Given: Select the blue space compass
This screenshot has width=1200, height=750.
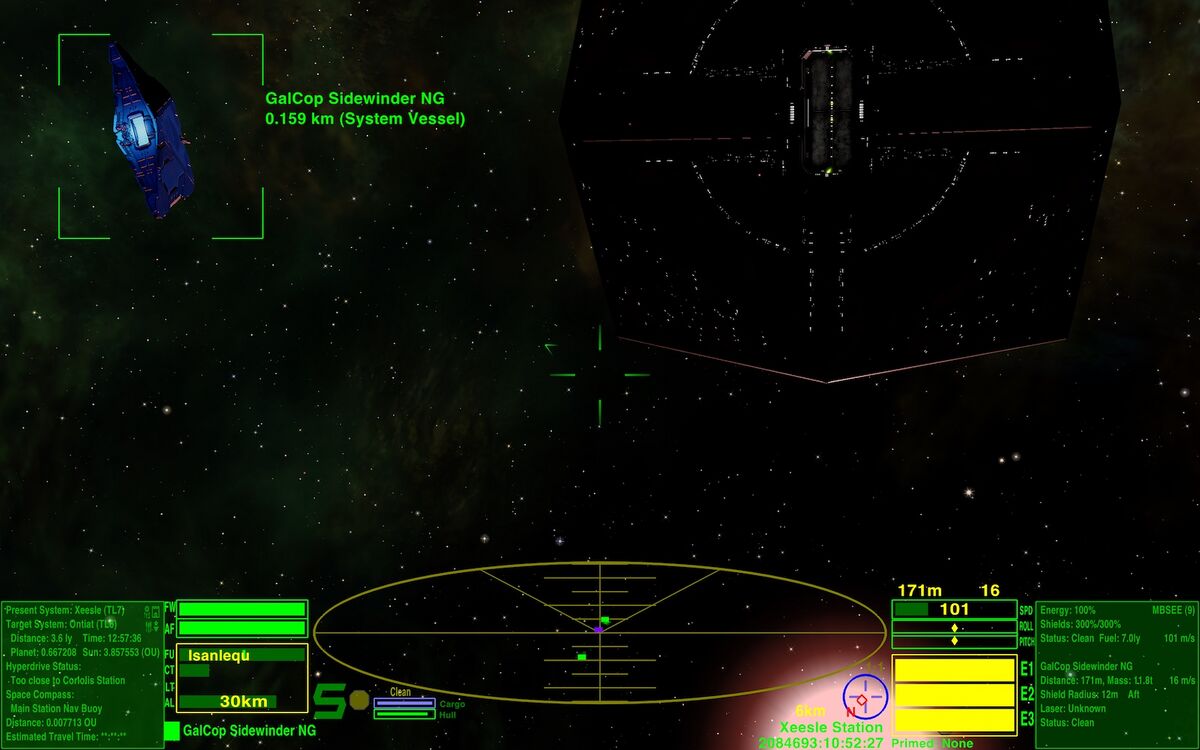Looking at the screenshot, I should pos(863,695).
